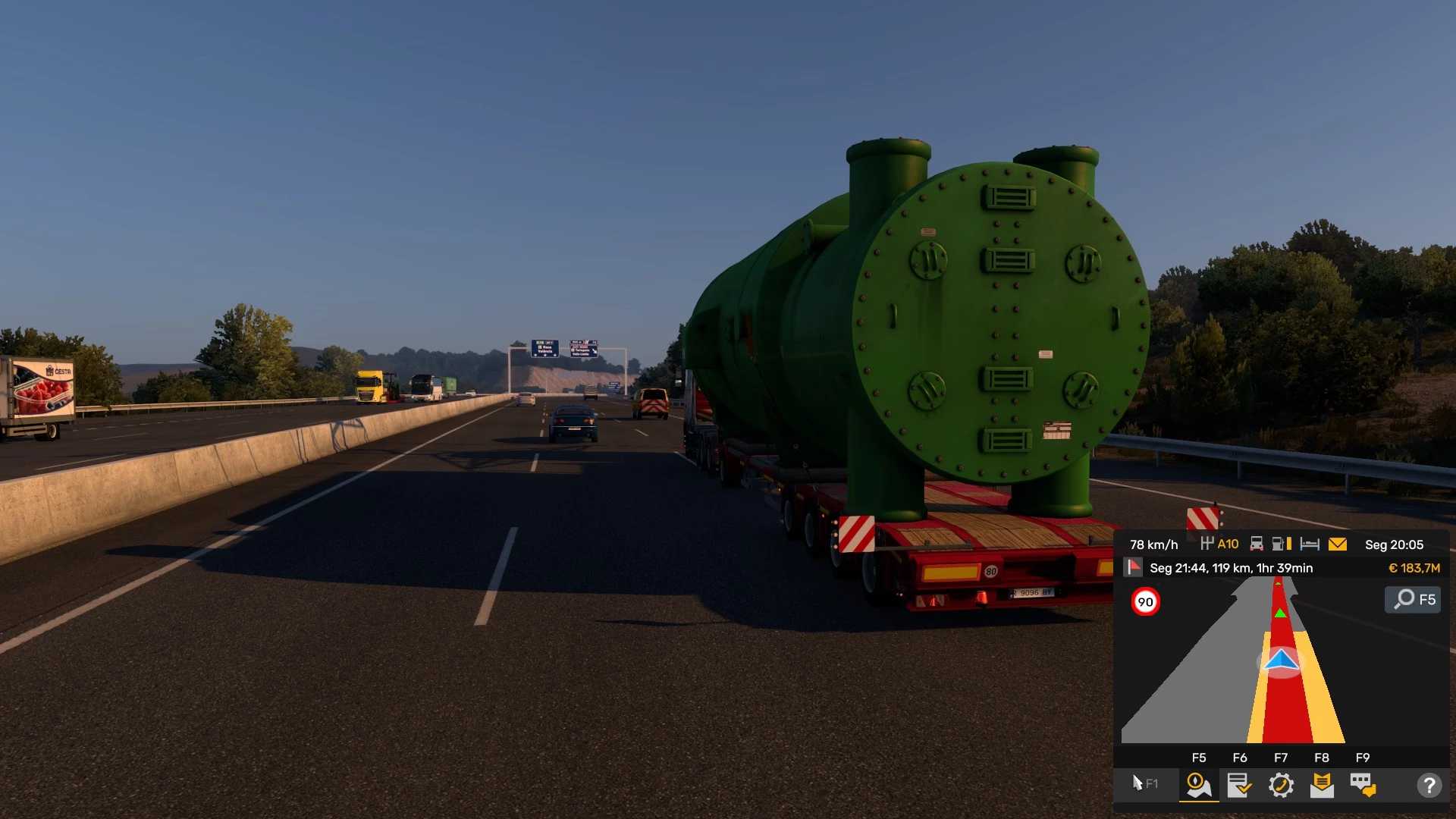Open the chat bubbles tab

tap(1363, 785)
